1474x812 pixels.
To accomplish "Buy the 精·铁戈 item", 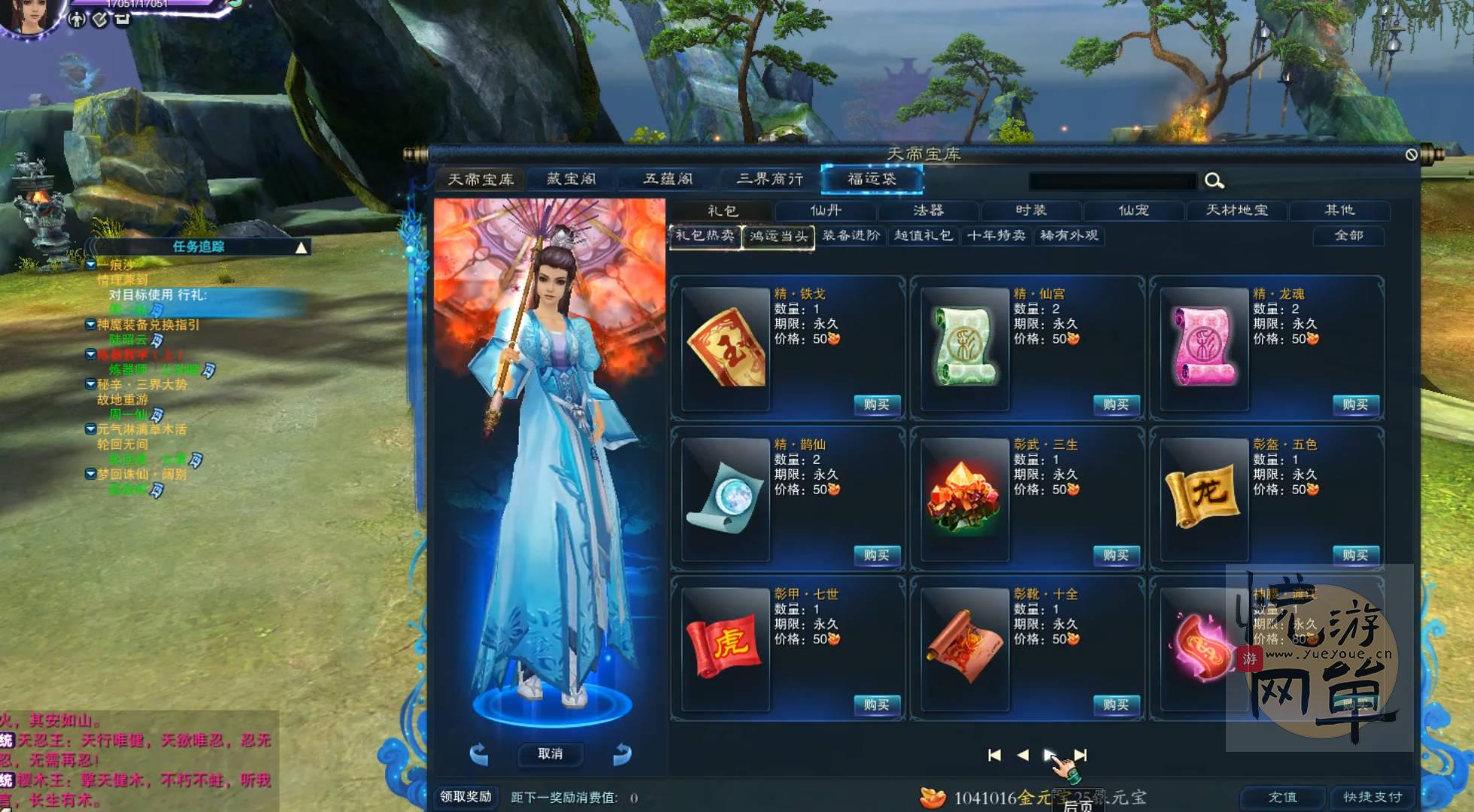I will click(x=876, y=405).
